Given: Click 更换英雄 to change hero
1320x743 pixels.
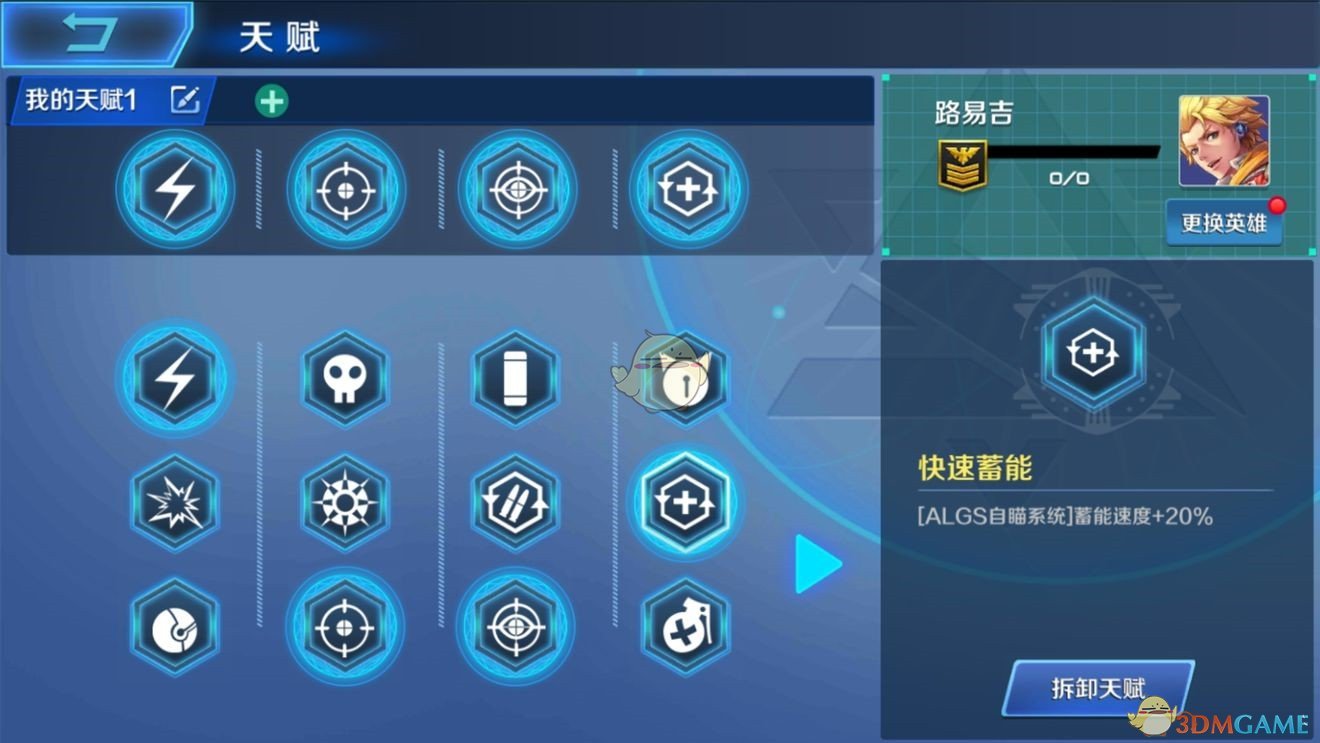Looking at the screenshot, I should 1224,224.
